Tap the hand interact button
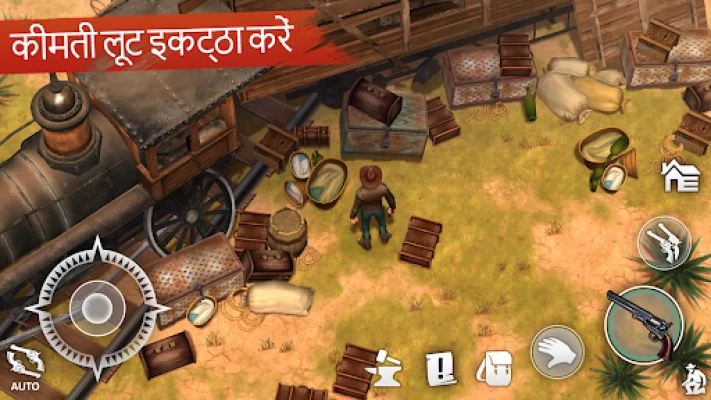Screen dimensions: 711x400 tap(557, 350)
